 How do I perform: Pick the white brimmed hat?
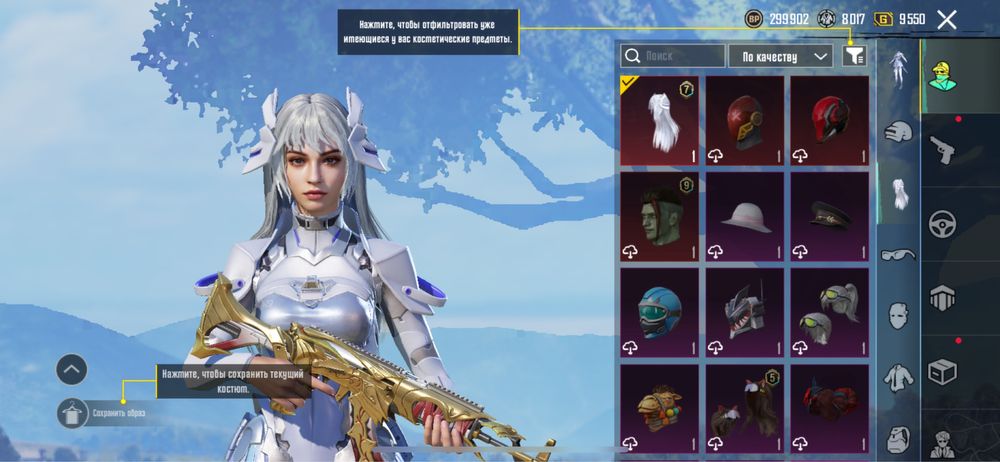(x=744, y=216)
